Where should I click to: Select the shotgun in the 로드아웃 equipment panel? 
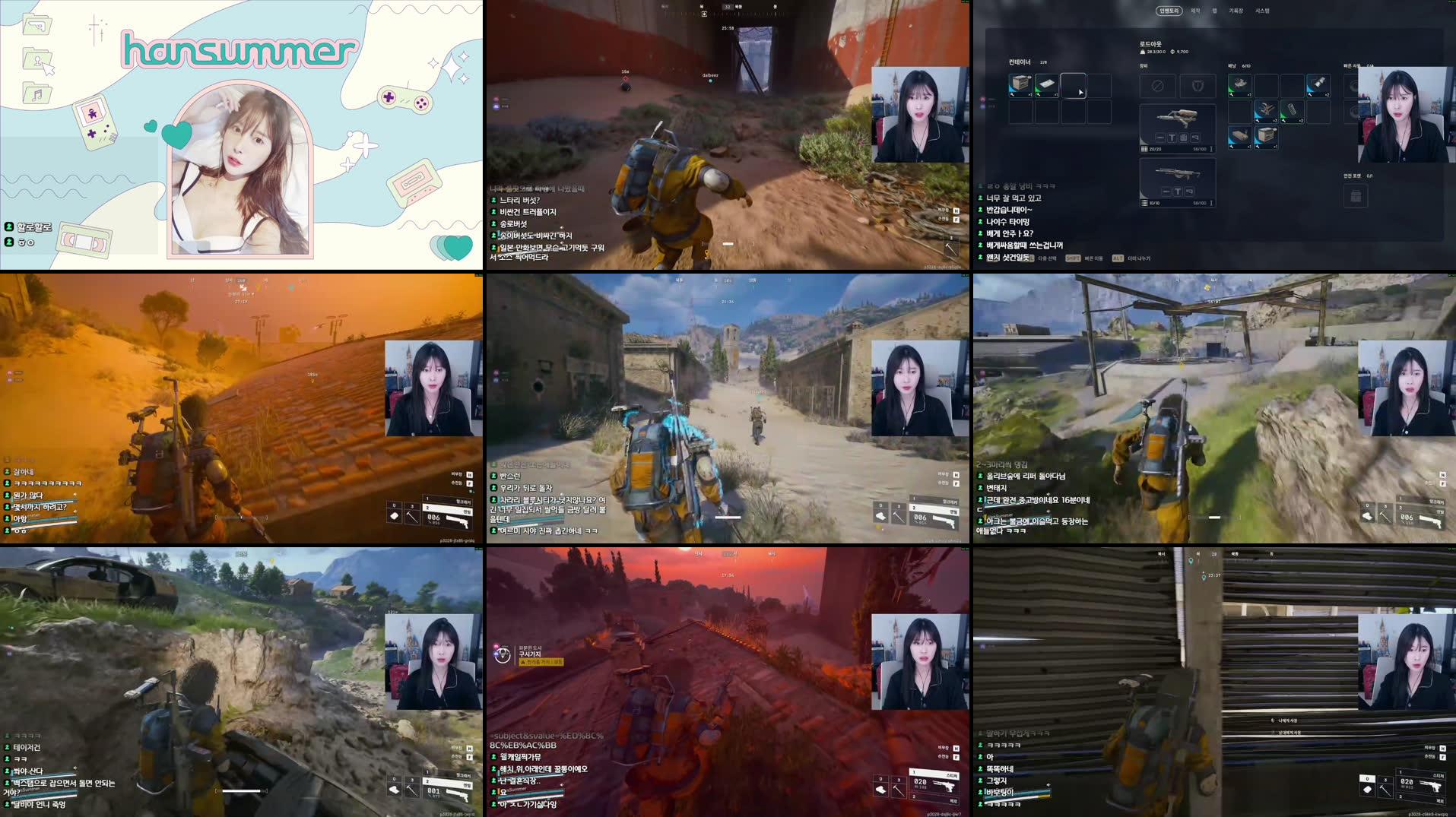1177,117
